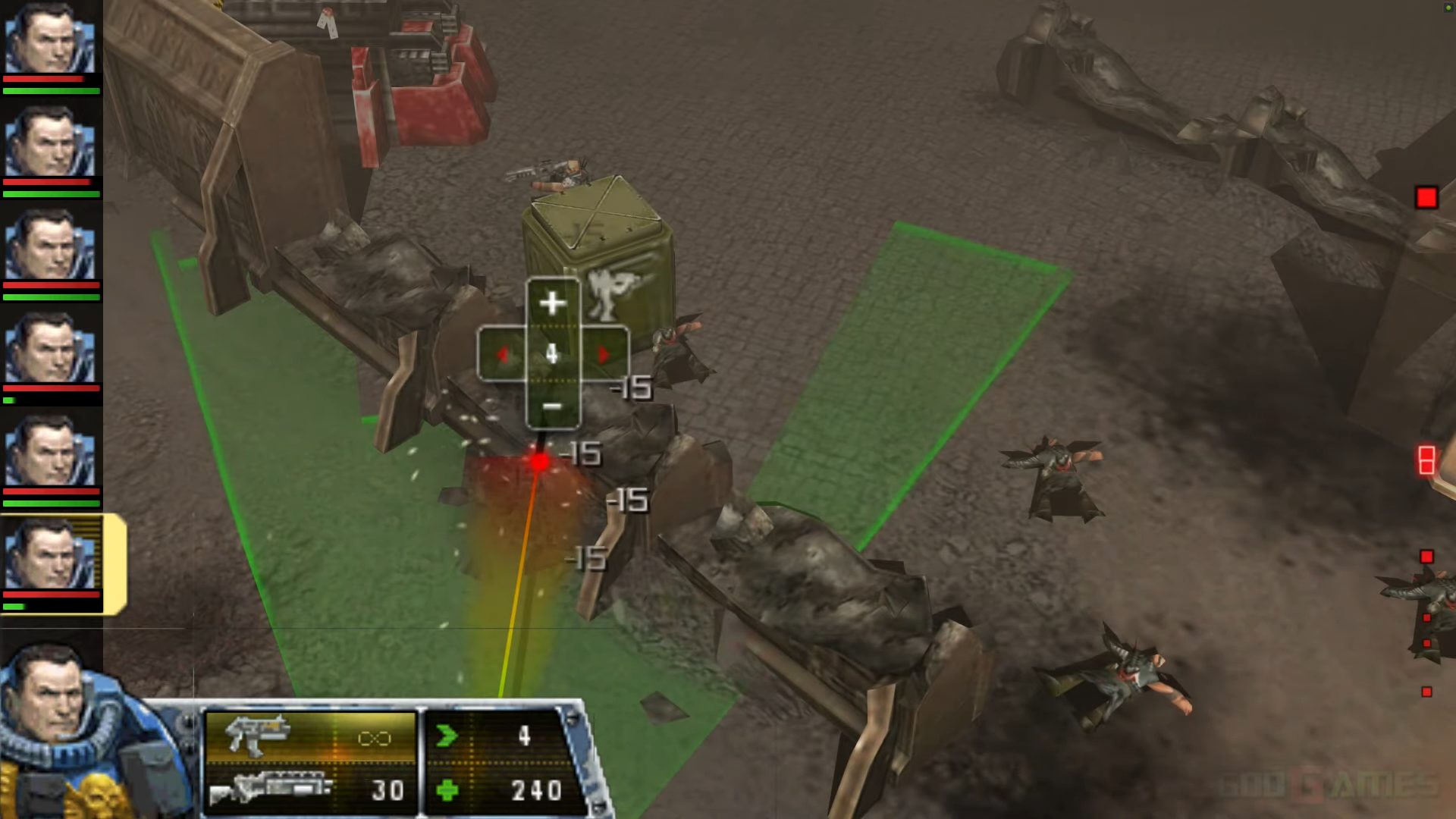
Task: Click the number 4 in the squad selector
Action: point(552,351)
